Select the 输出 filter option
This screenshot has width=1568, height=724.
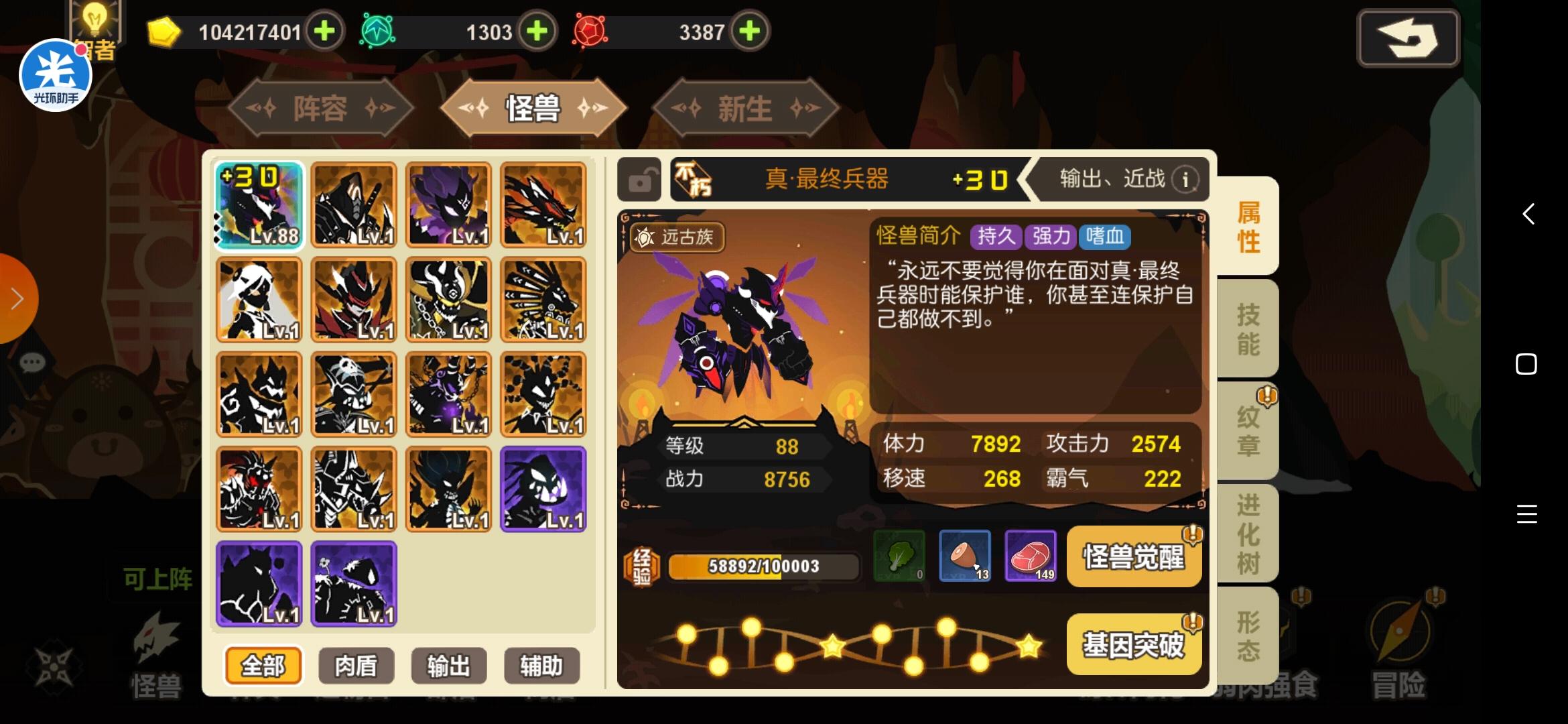[x=448, y=666]
